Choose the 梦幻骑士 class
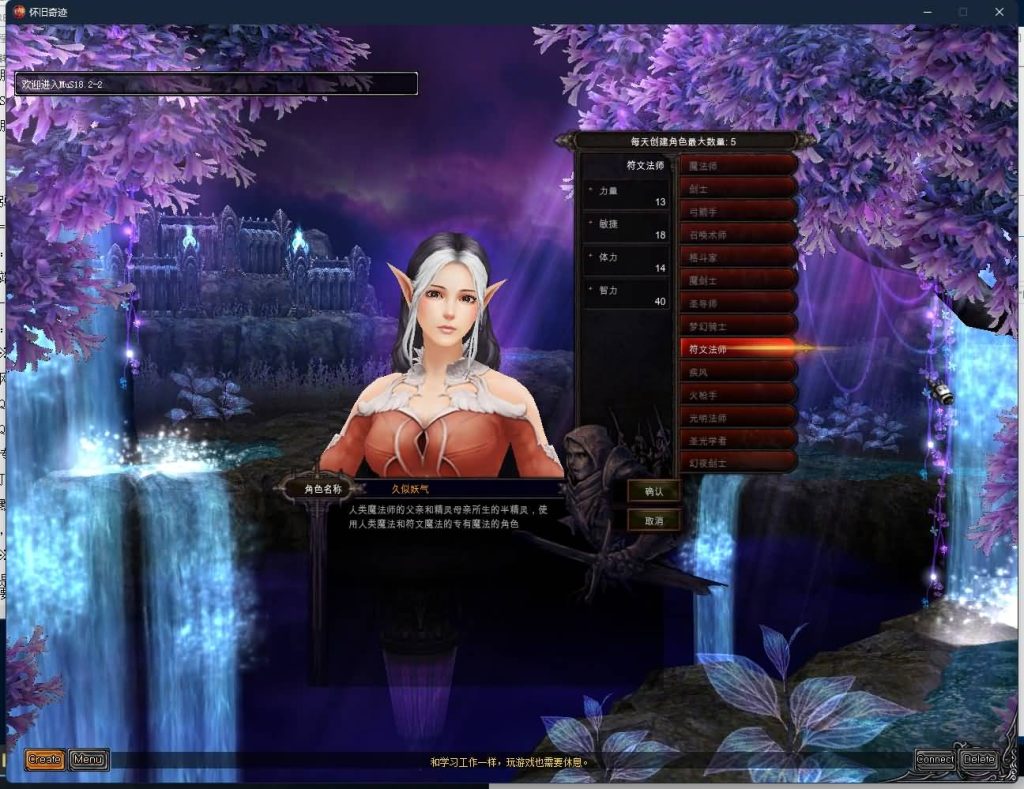Image resolution: width=1024 pixels, height=789 pixels. click(738, 326)
